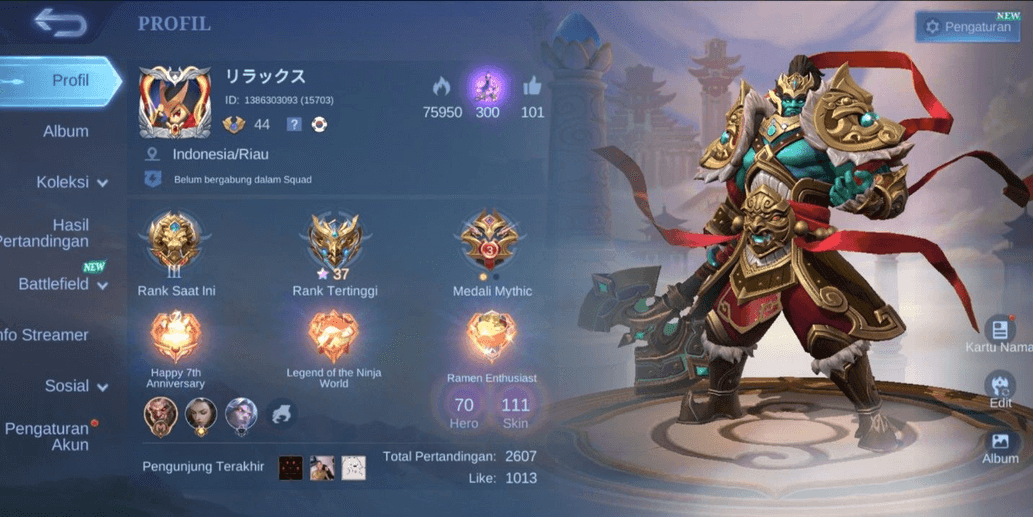View the Rank Saat Ini badge

coord(176,243)
